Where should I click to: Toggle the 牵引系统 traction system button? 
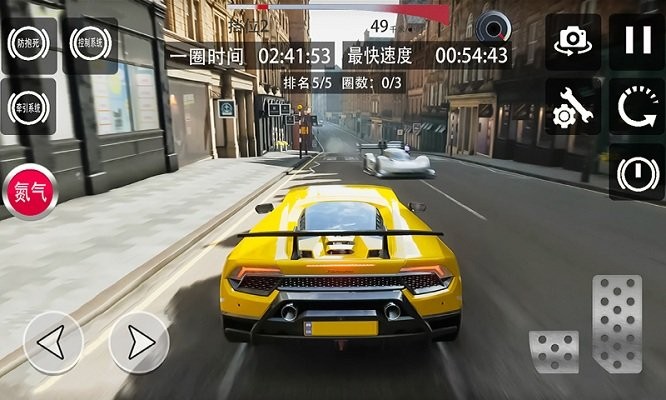tap(29, 105)
